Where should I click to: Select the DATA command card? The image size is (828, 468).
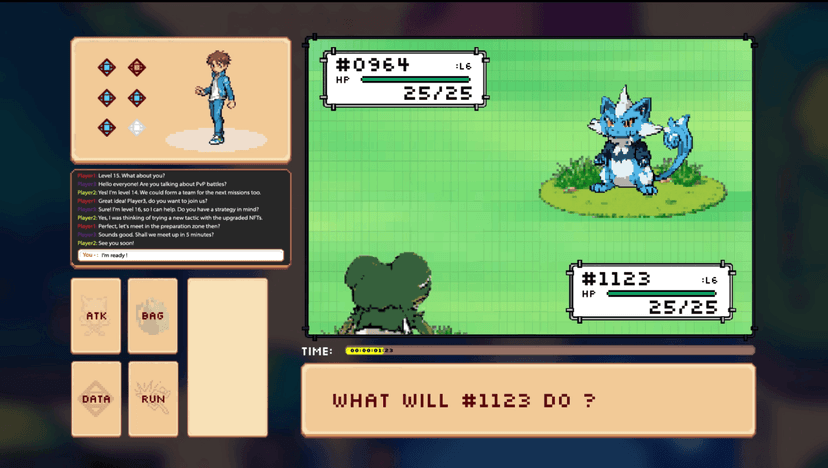coord(96,399)
